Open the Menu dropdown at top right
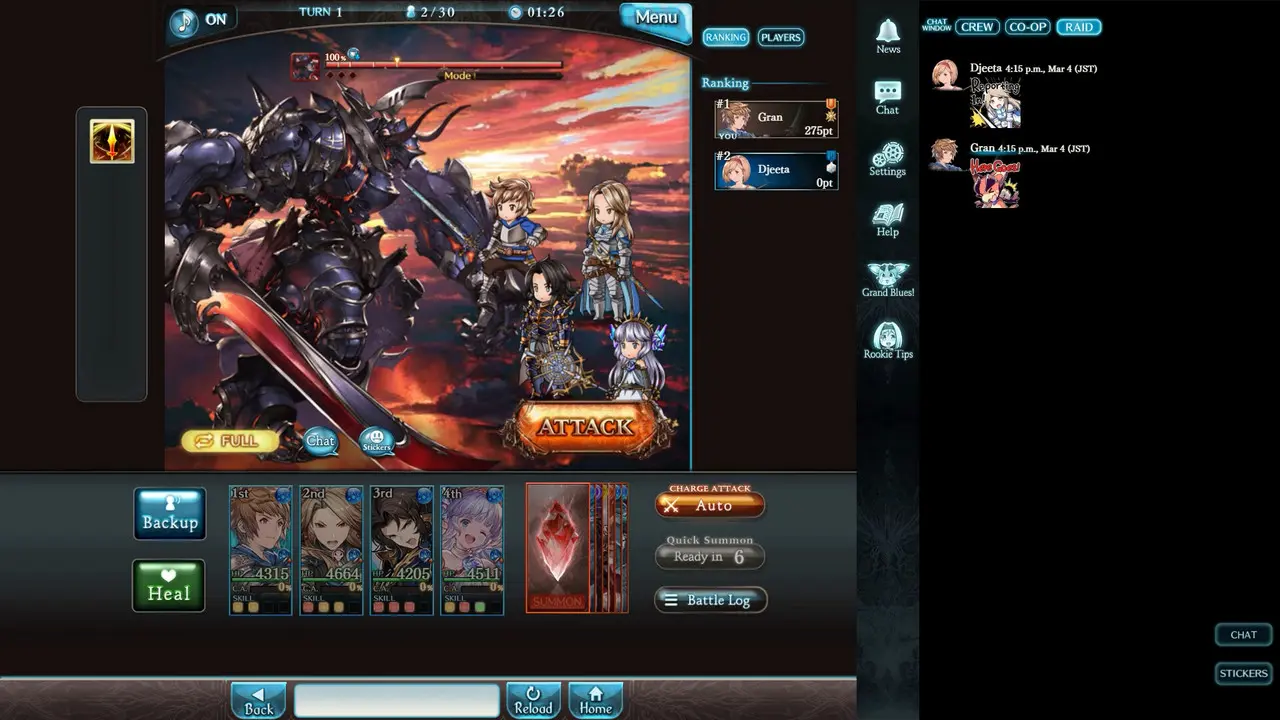The height and width of the screenshot is (720, 1280). 655,18
